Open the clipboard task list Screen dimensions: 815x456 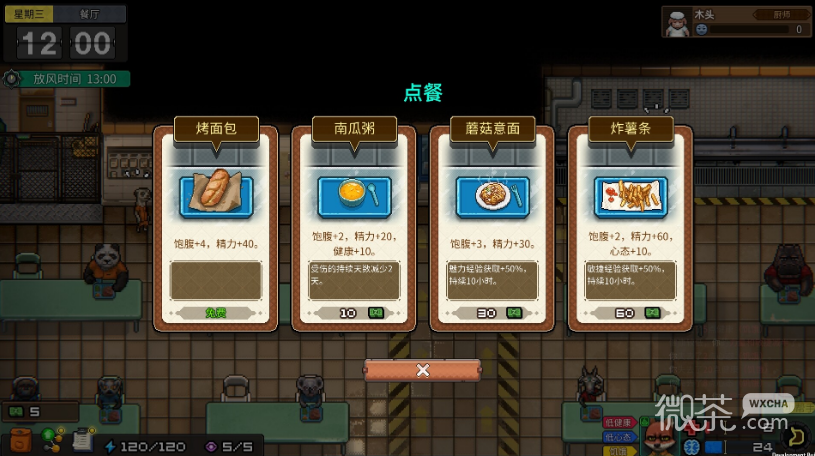[83, 439]
